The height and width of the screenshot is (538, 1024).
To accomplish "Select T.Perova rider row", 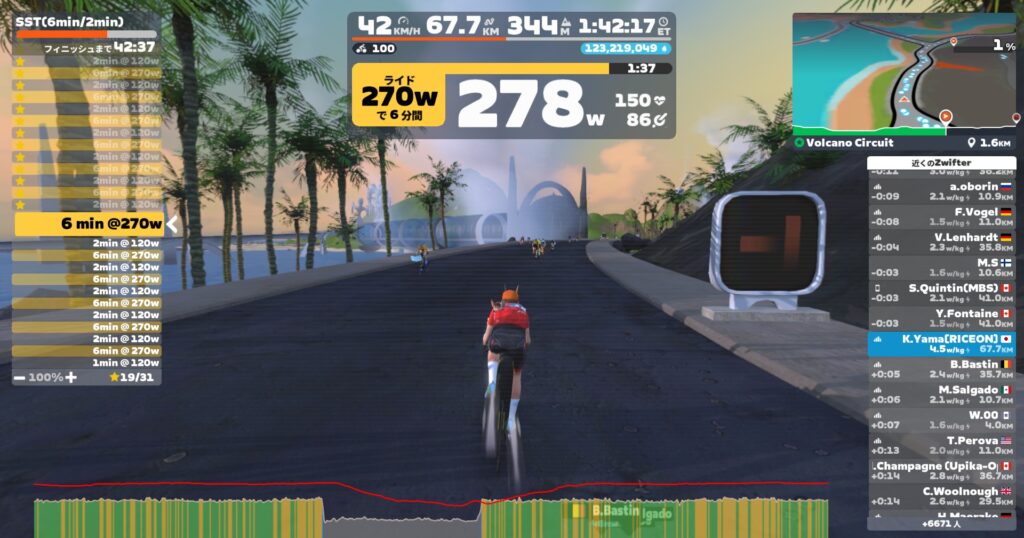I will (x=941, y=445).
